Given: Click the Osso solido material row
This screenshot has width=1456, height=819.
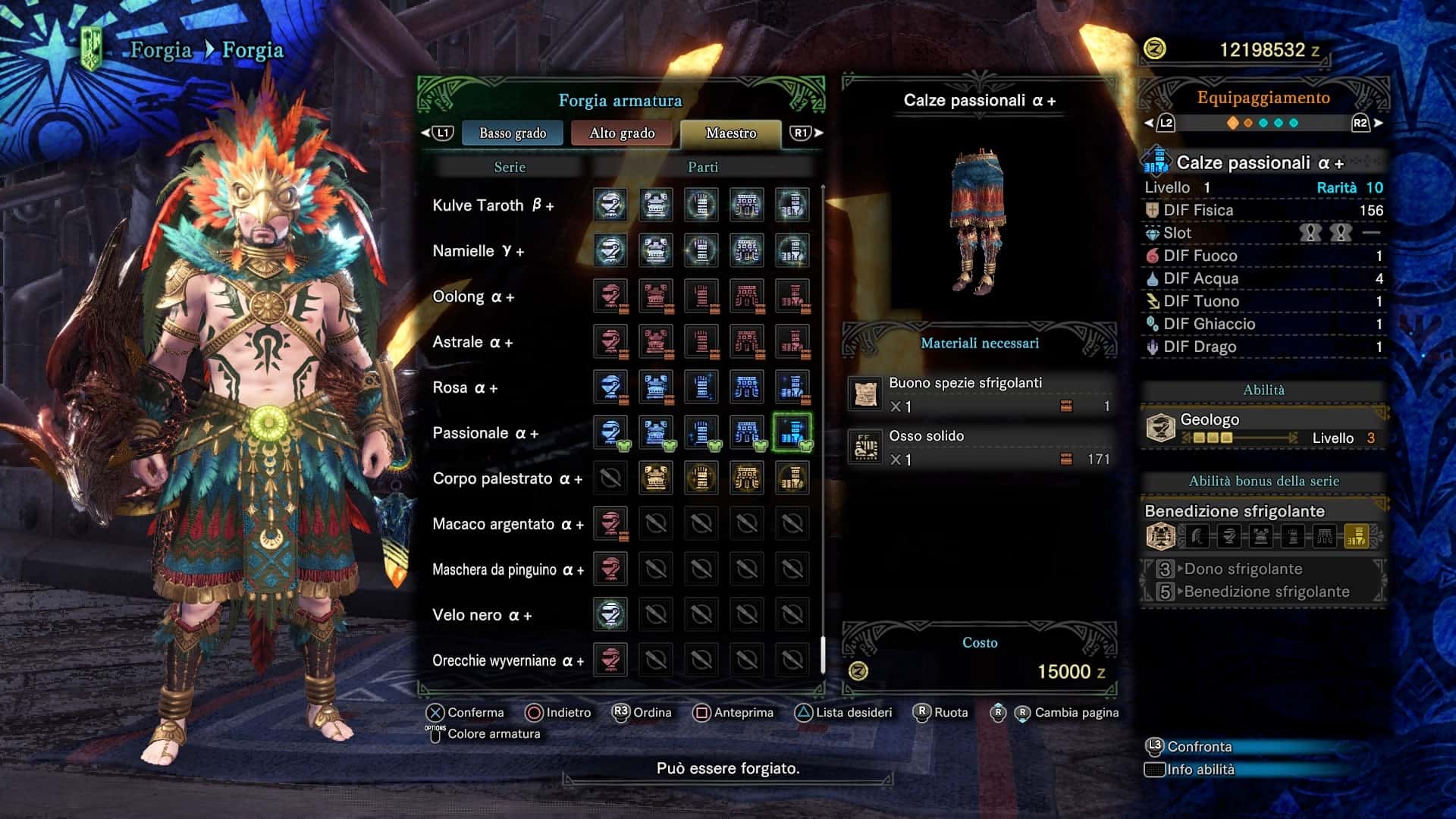Looking at the screenshot, I should 980,447.
